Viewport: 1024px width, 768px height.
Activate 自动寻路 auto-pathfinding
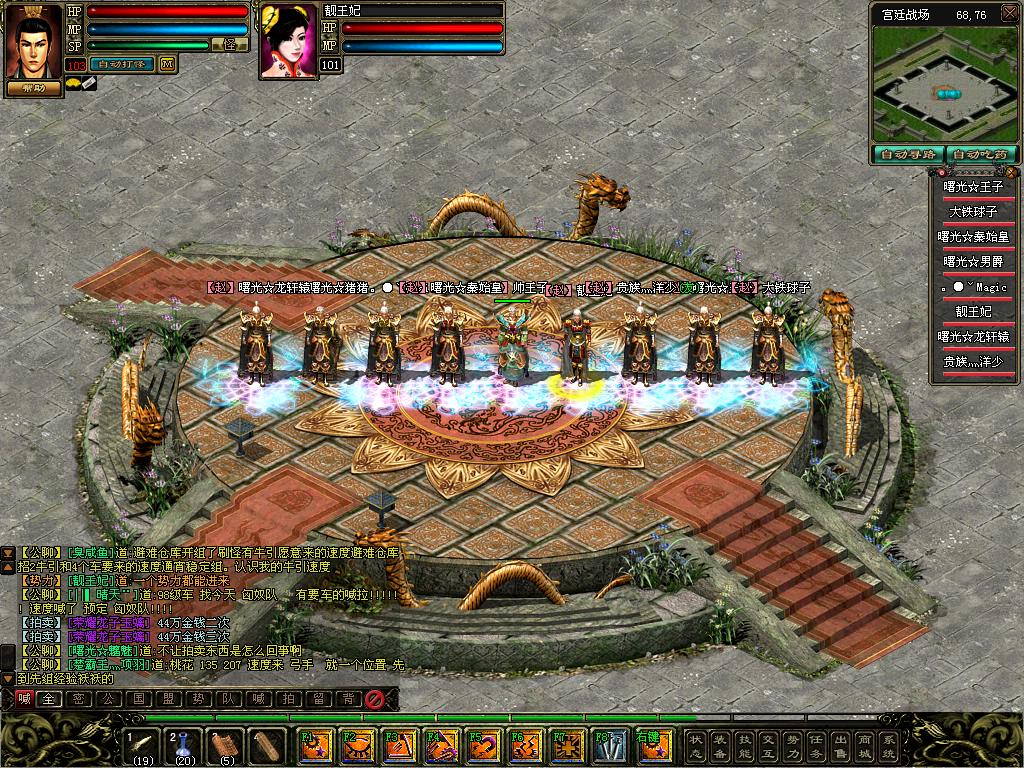point(907,154)
